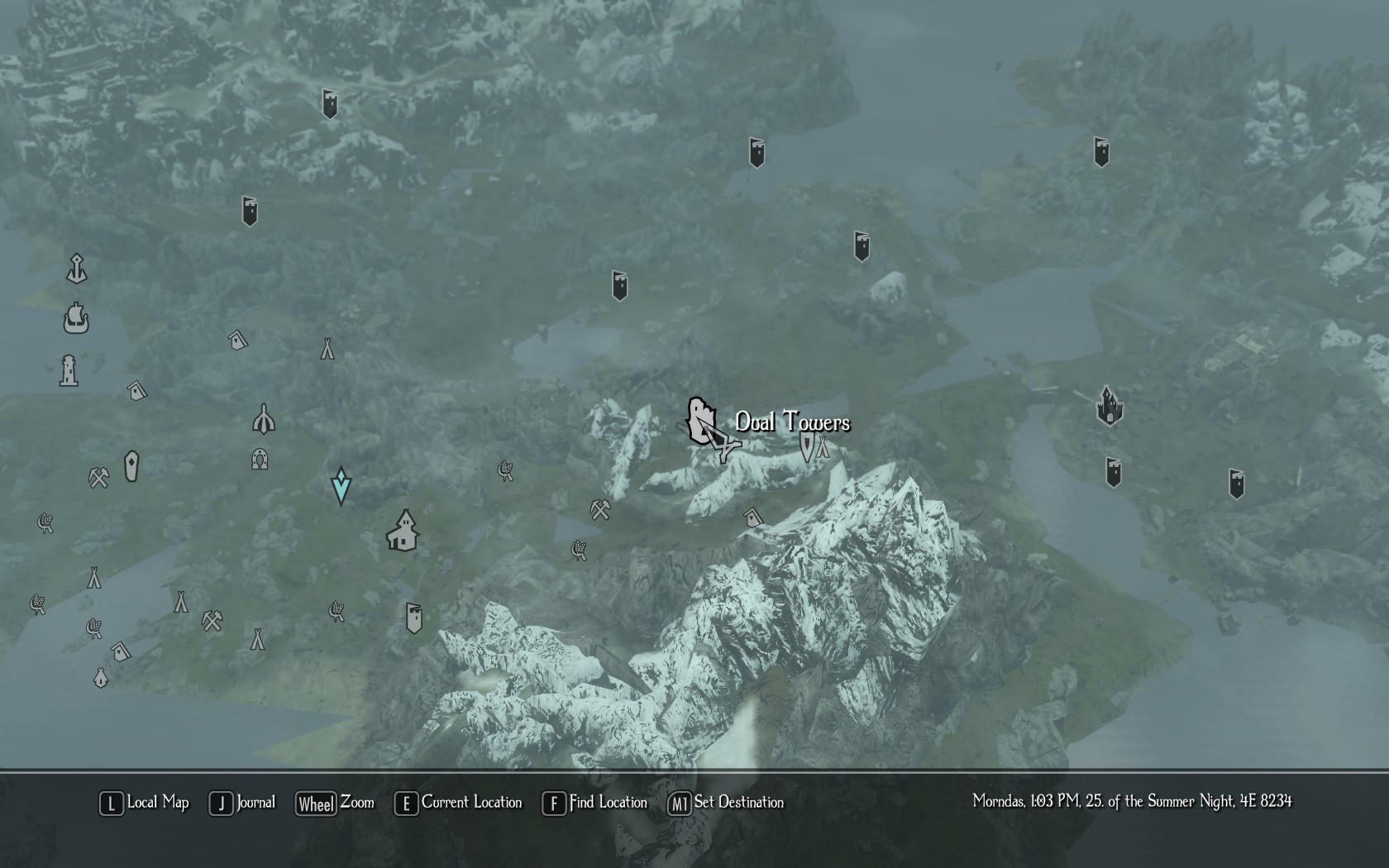Center the map on Current Location
The width and height of the screenshot is (1389, 868).
click(x=459, y=803)
